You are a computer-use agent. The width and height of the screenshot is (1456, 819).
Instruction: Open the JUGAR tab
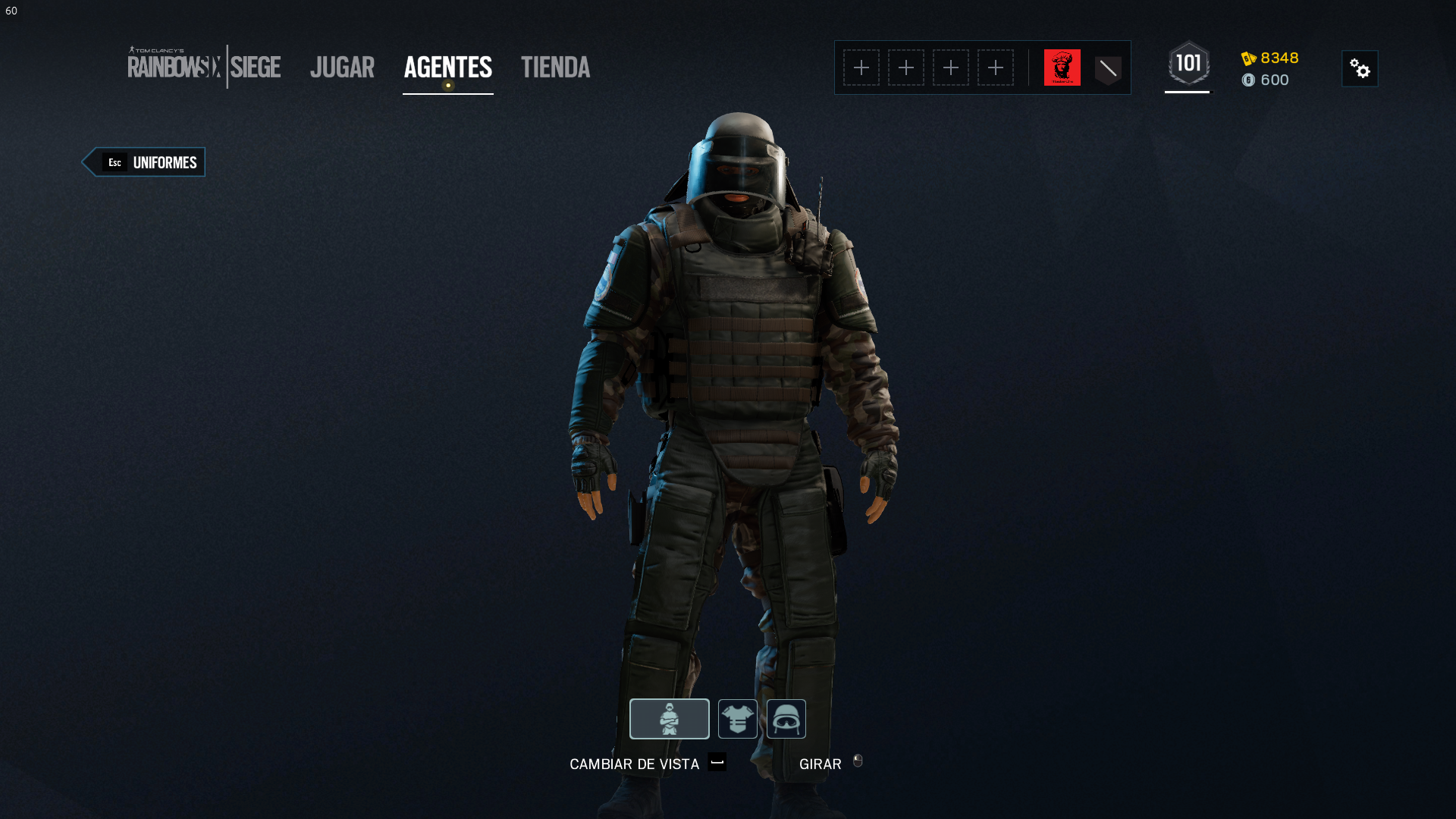tap(342, 67)
